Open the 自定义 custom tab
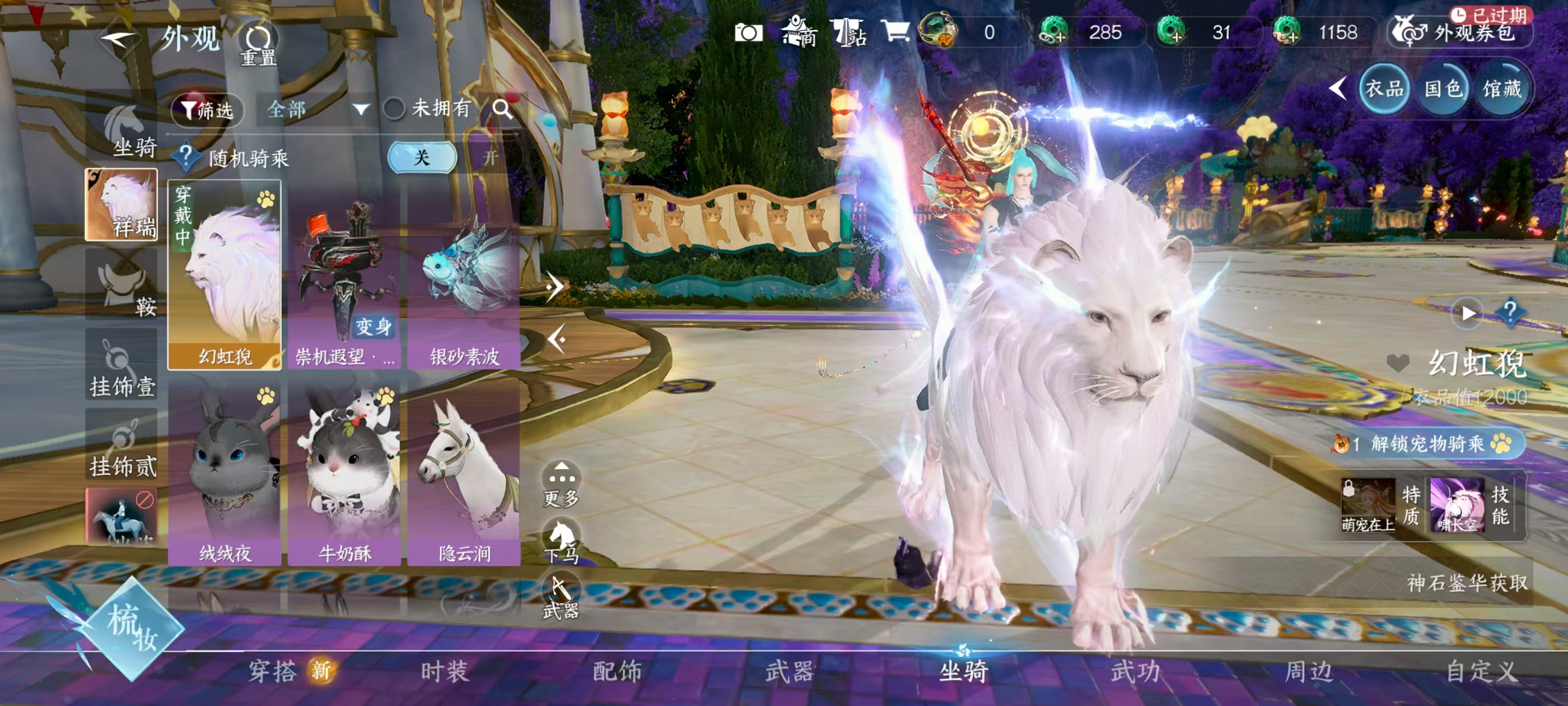The height and width of the screenshot is (706, 1568). 1480,671
